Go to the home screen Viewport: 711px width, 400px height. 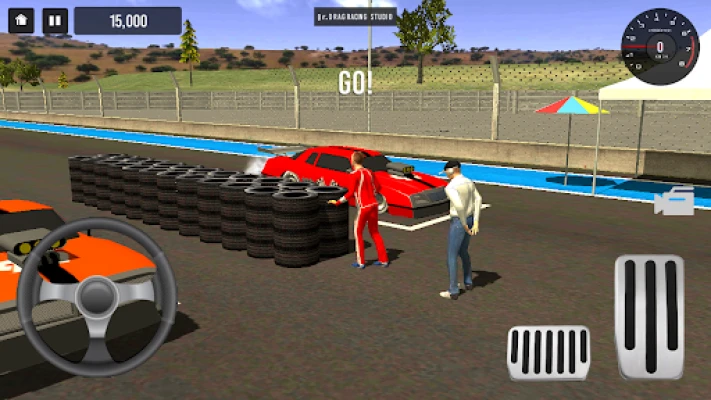pos(22,20)
